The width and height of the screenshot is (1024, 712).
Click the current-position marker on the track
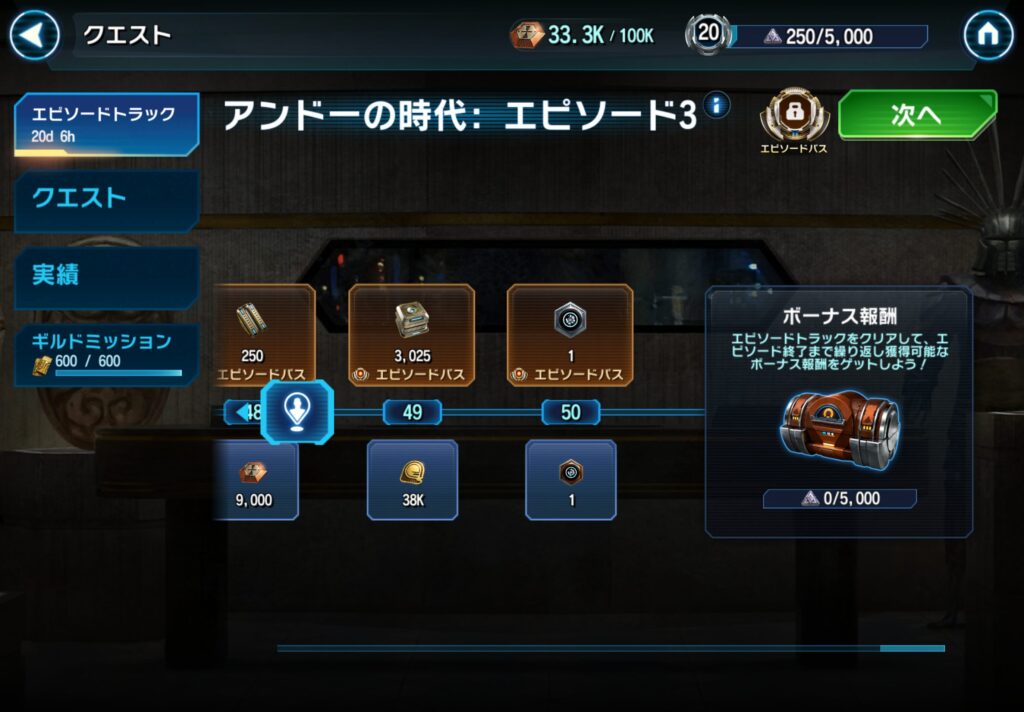coord(296,412)
